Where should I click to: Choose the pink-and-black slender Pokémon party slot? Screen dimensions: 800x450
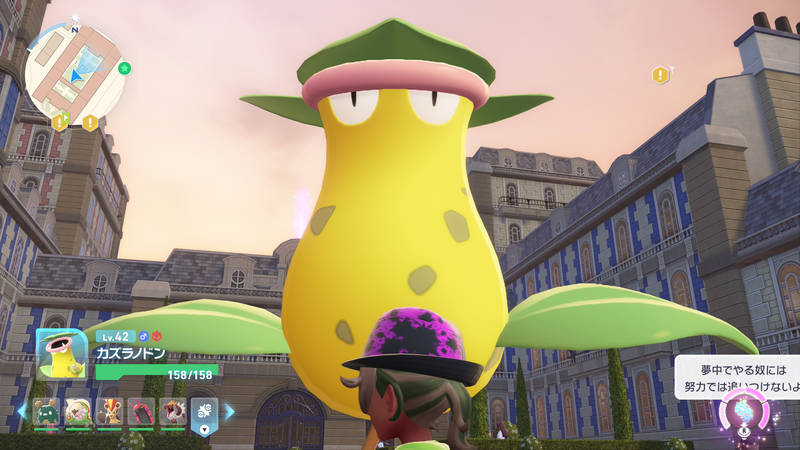click(x=141, y=411)
